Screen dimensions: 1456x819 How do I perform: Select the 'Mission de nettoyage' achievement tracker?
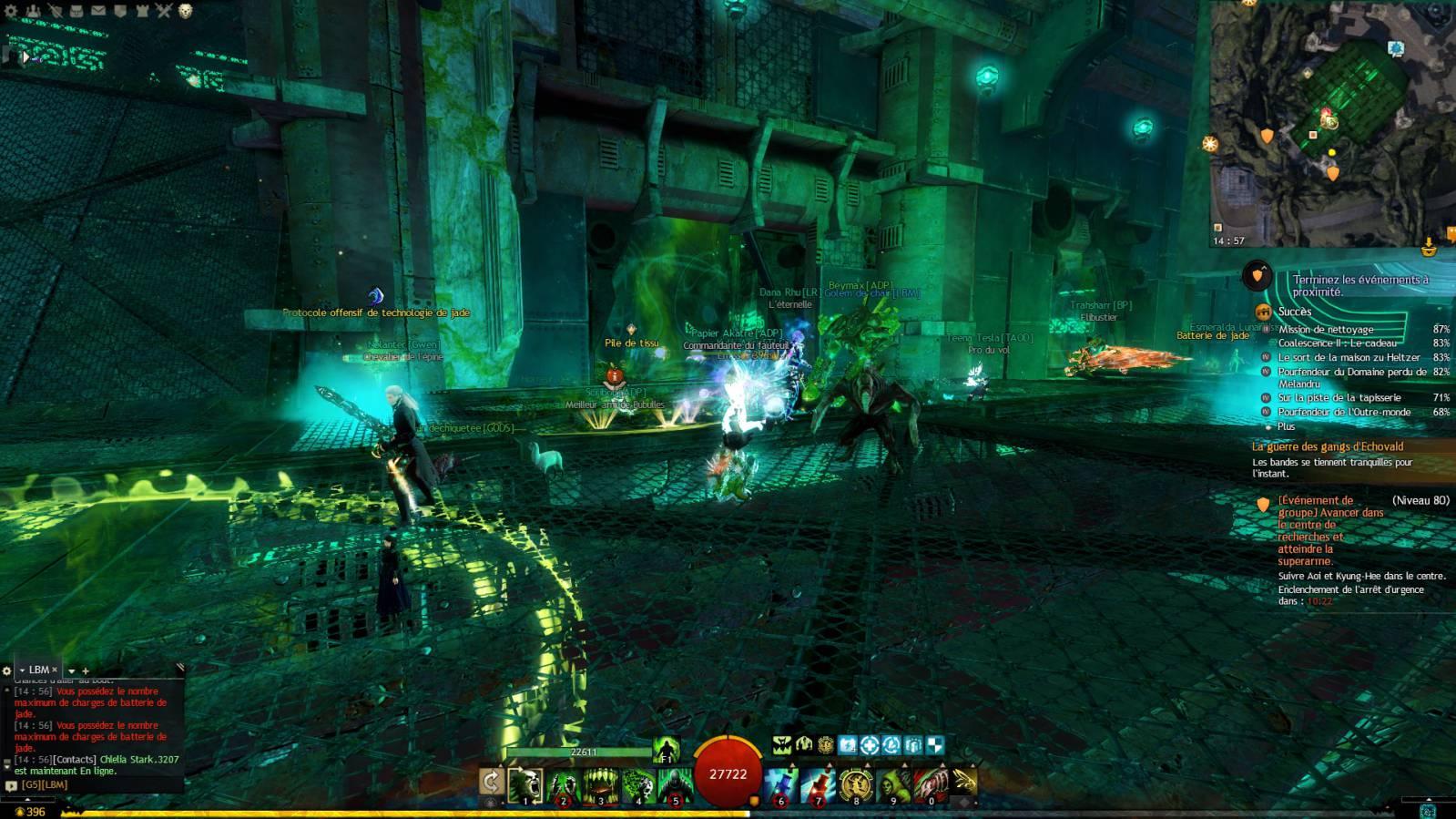point(1326,330)
